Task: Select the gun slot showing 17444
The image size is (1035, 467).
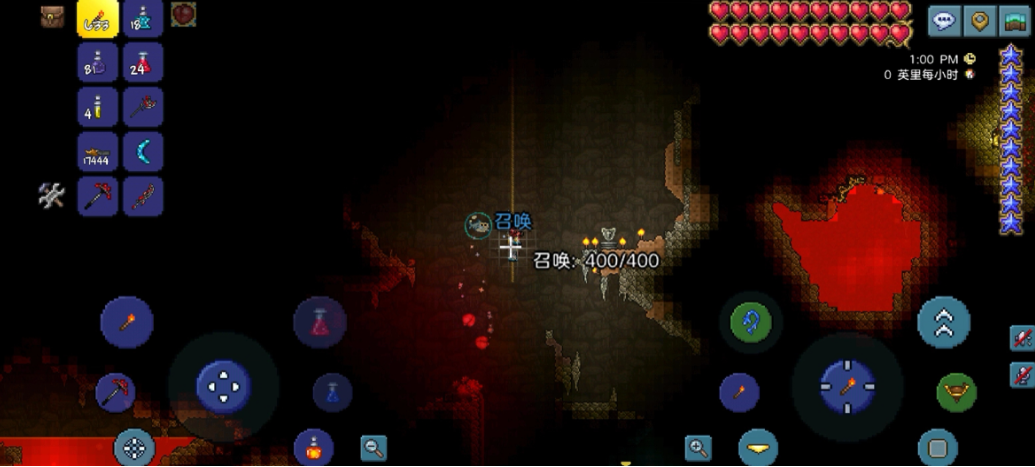Action: (98, 152)
